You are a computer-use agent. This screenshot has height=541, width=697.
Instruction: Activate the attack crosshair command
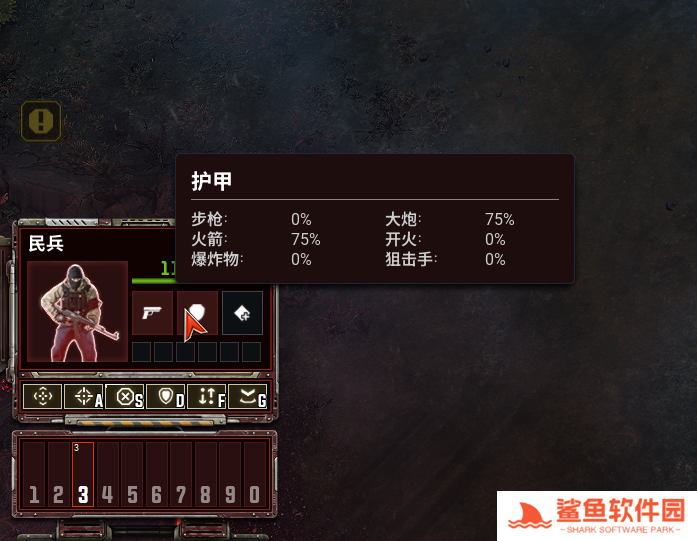[84, 397]
